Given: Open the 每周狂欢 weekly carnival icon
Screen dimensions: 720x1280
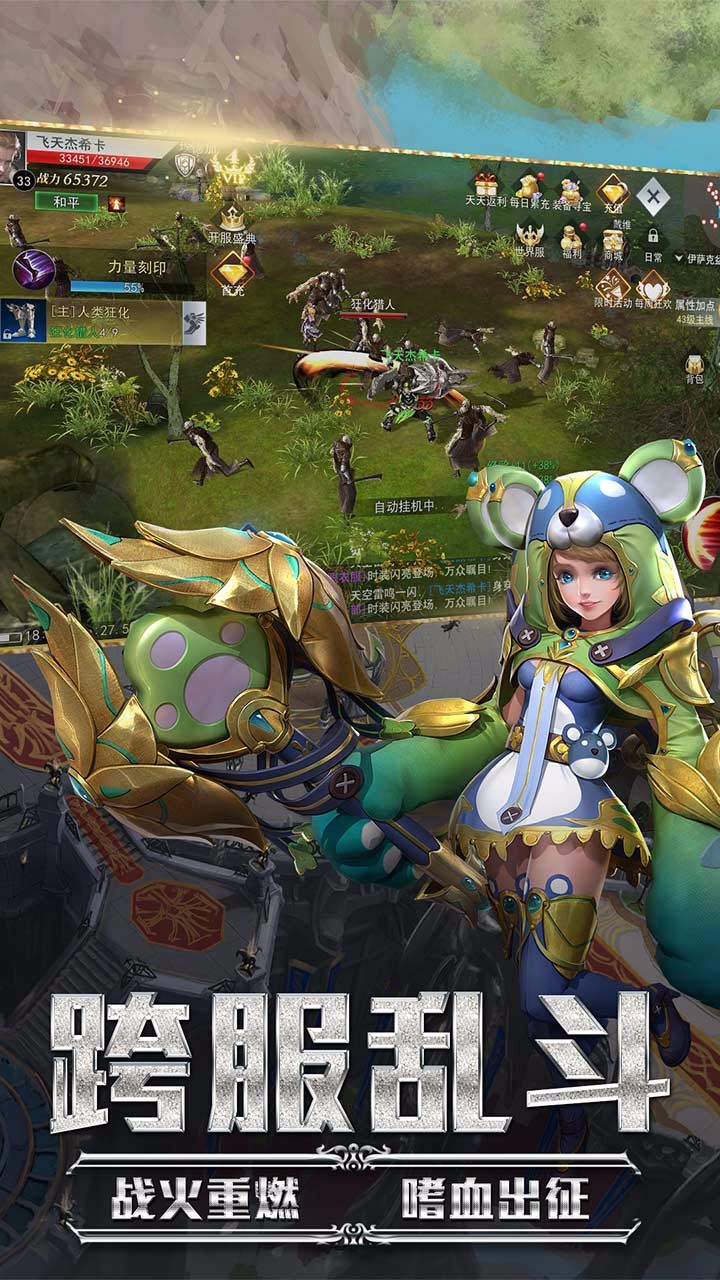Looking at the screenshot, I should click(652, 289).
